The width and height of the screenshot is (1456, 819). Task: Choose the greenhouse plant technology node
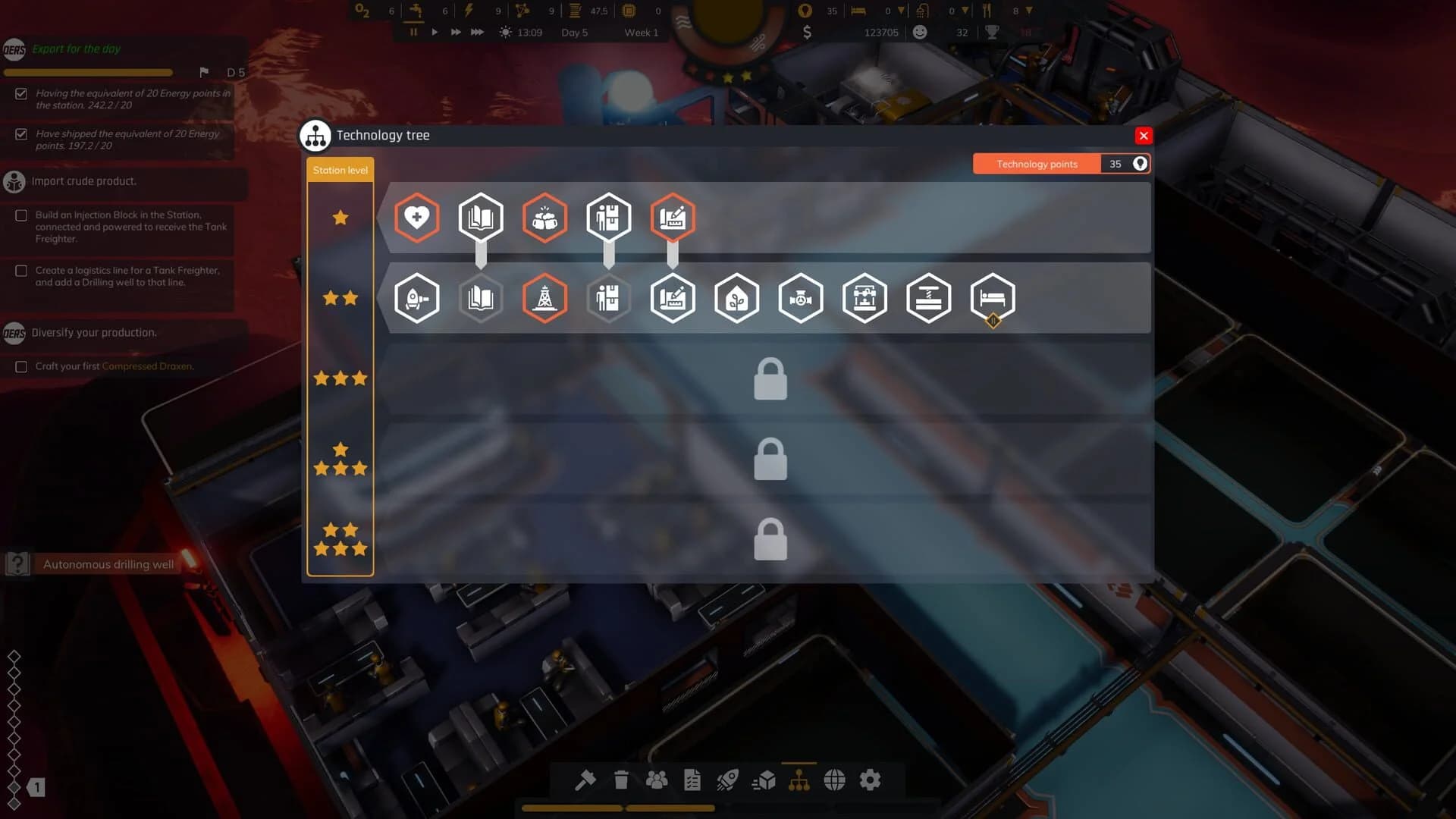click(x=736, y=298)
